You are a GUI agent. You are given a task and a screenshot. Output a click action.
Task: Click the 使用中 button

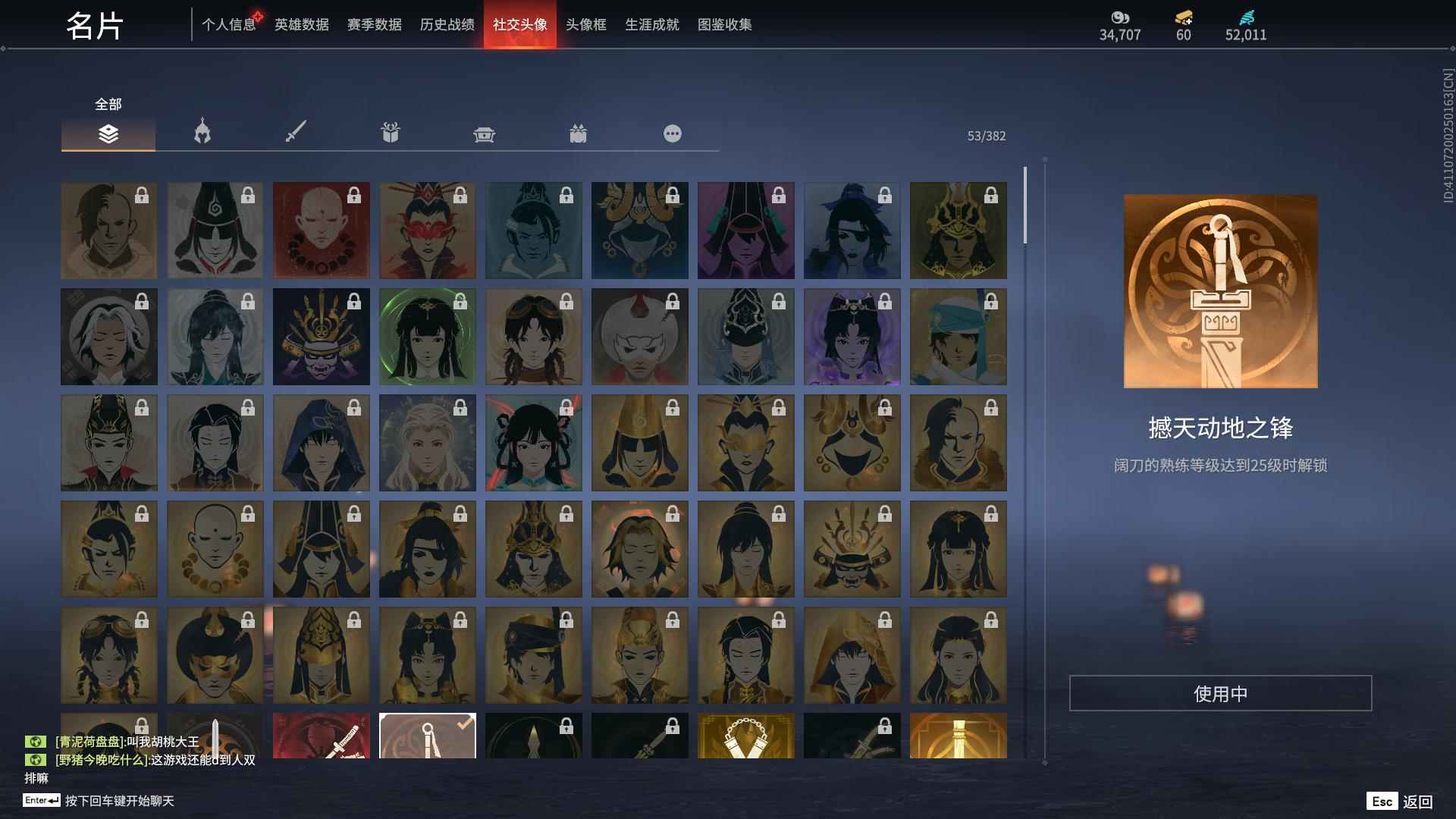pyautogui.click(x=1220, y=692)
